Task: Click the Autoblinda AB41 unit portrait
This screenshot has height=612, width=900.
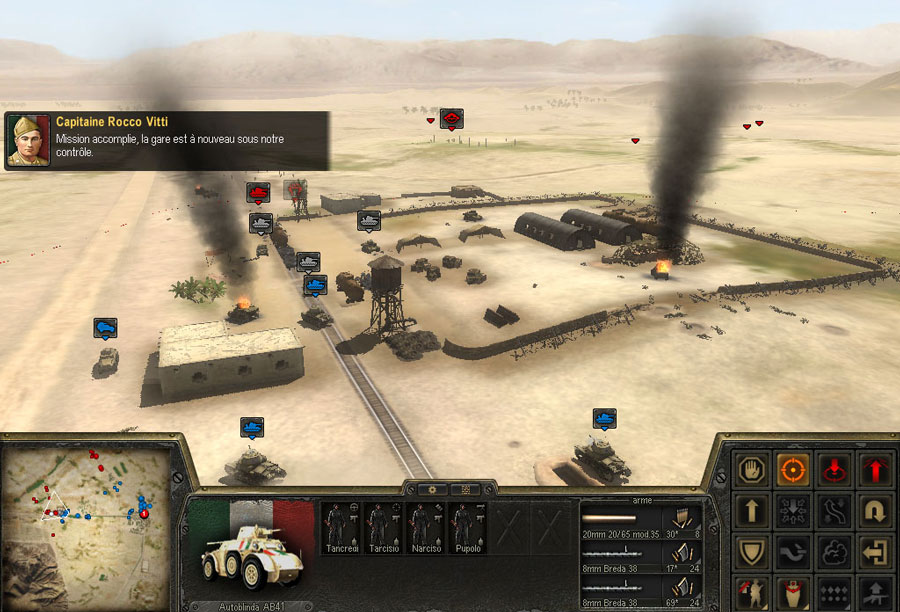Action: pyautogui.click(x=251, y=552)
